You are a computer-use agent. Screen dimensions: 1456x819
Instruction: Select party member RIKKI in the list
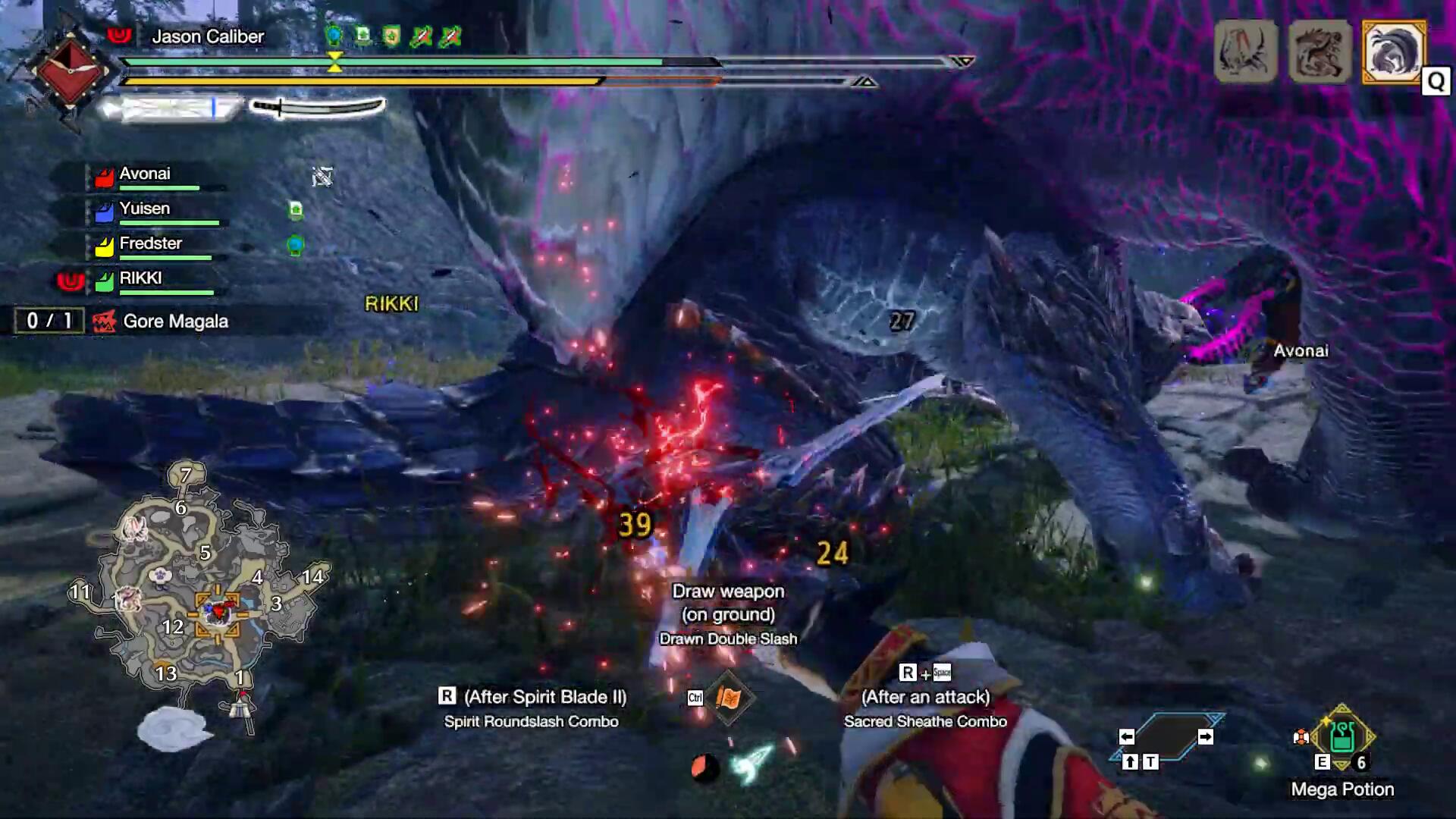(x=140, y=278)
